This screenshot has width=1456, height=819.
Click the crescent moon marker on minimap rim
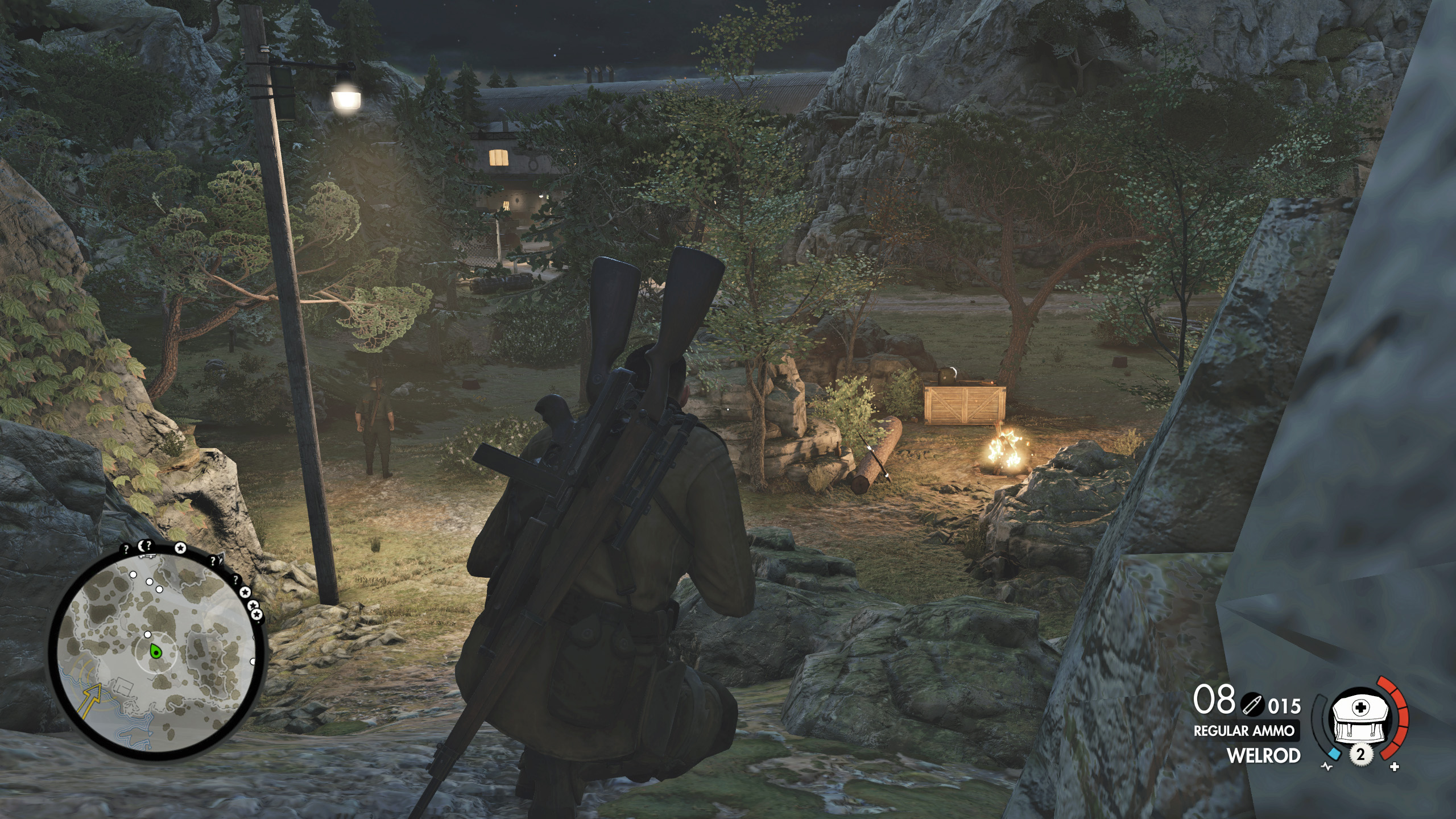click(141, 547)
